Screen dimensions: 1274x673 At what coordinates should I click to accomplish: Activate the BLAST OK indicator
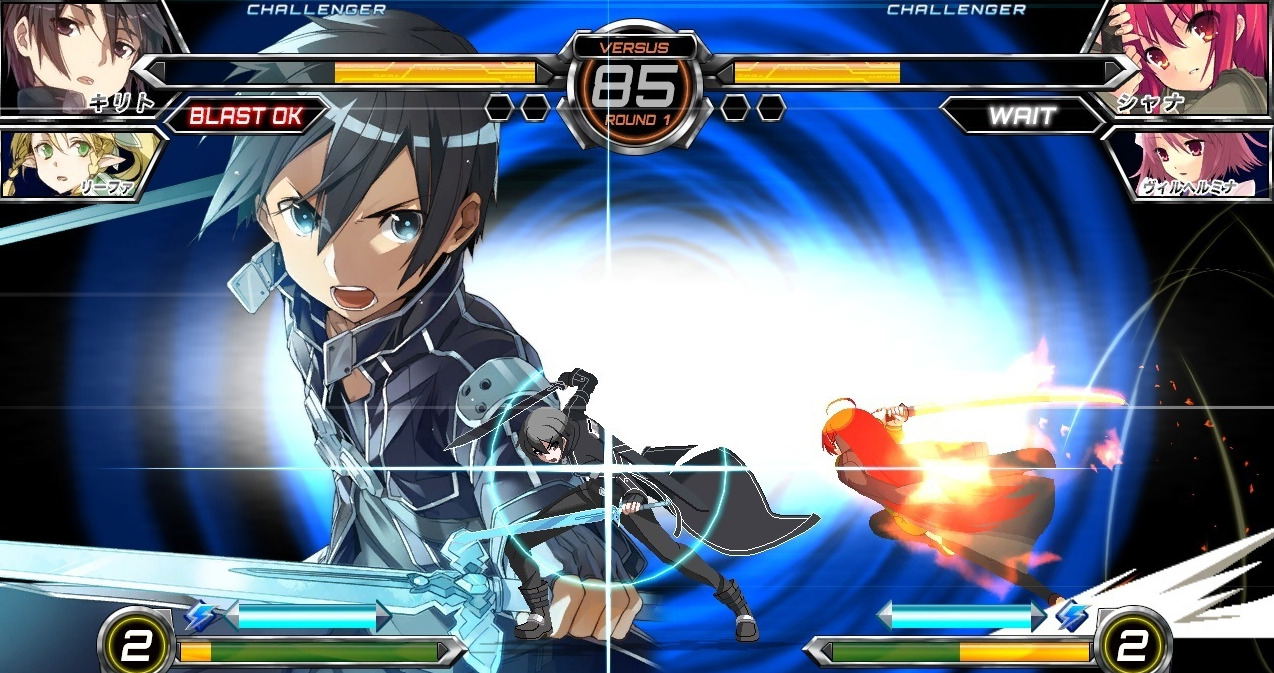pyautogui.click(x=245, y=116)
